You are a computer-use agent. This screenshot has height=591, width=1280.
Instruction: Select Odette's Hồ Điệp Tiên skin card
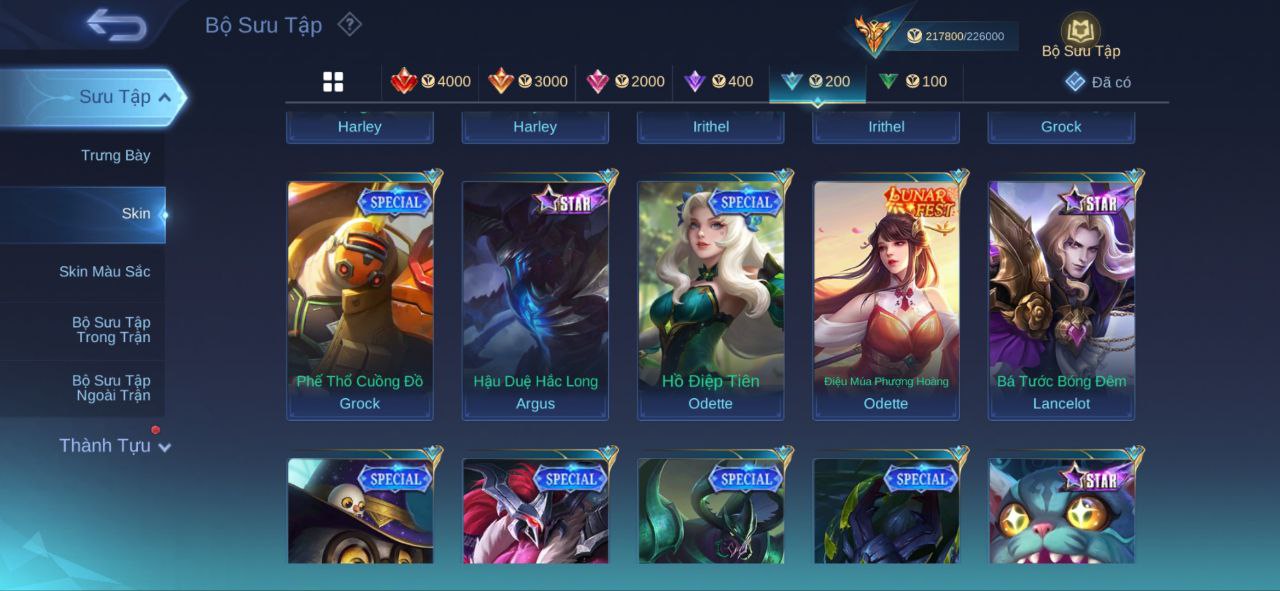point(711,299)
